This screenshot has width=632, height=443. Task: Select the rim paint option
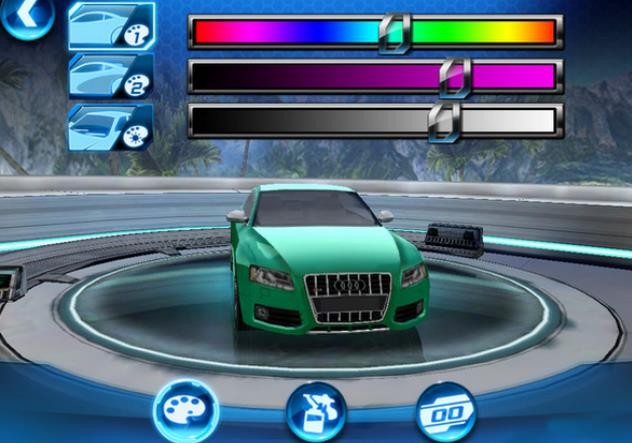tap(110, 125)
